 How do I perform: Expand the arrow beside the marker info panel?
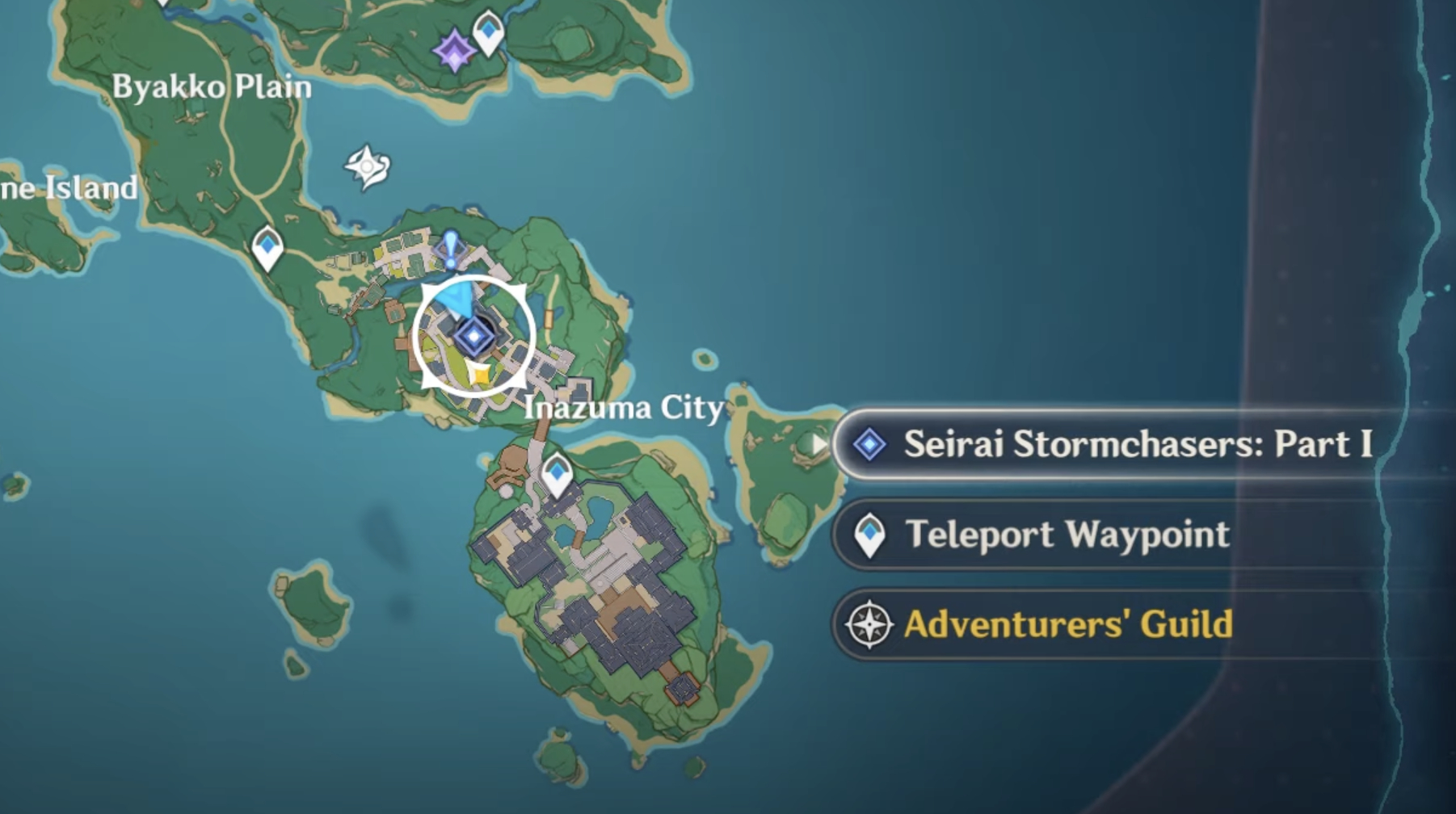tap(818, 443)
